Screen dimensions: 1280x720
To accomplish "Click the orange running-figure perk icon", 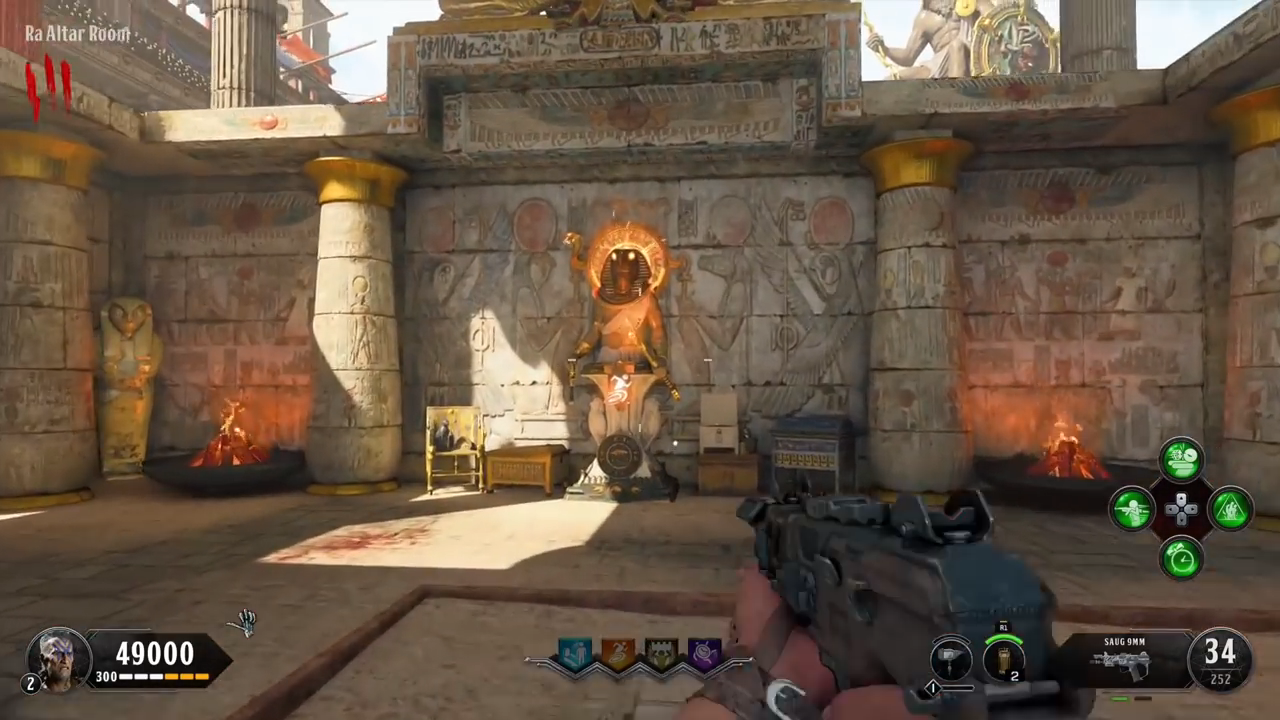I will tap(617, 655).
